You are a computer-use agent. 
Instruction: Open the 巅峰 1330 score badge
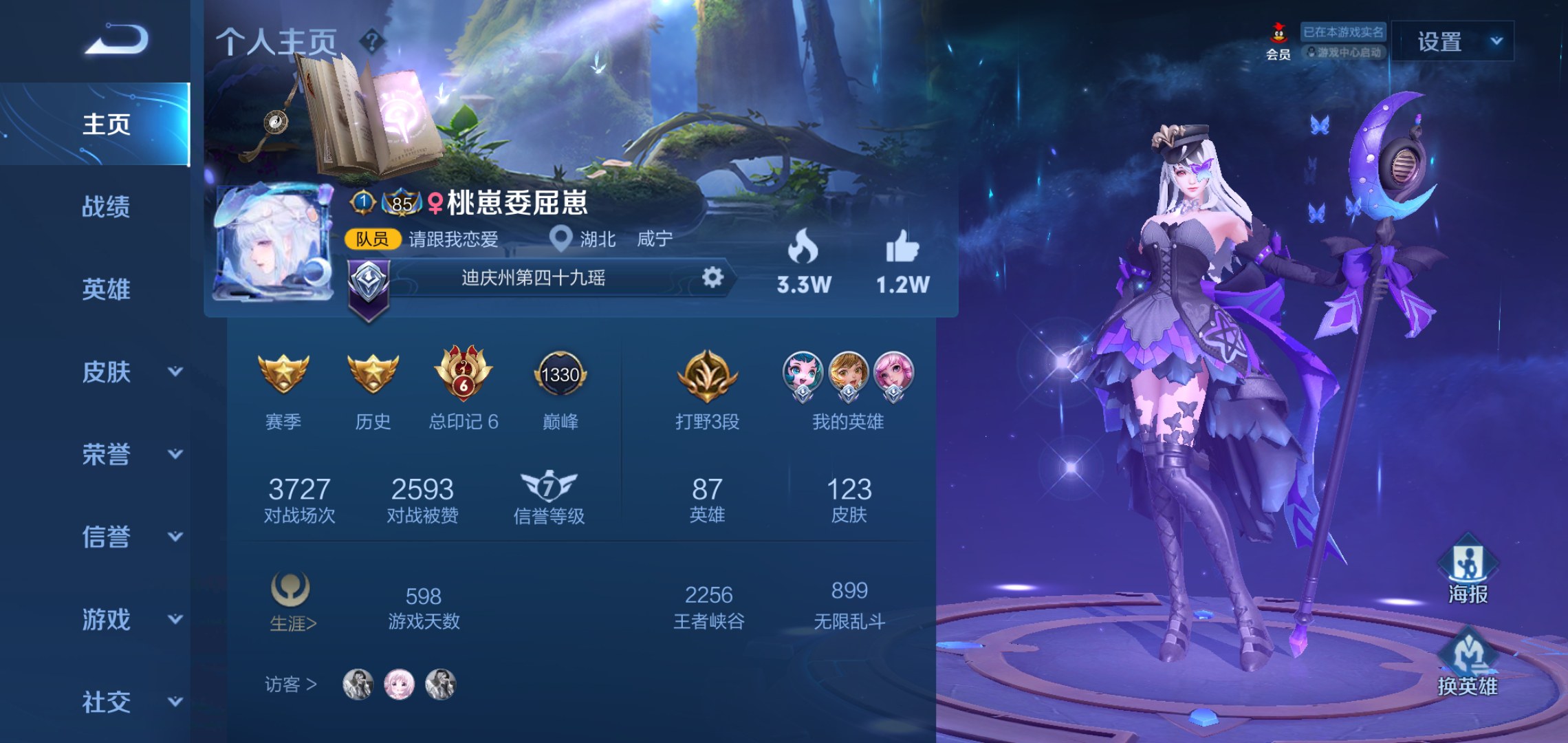point(560,375)
